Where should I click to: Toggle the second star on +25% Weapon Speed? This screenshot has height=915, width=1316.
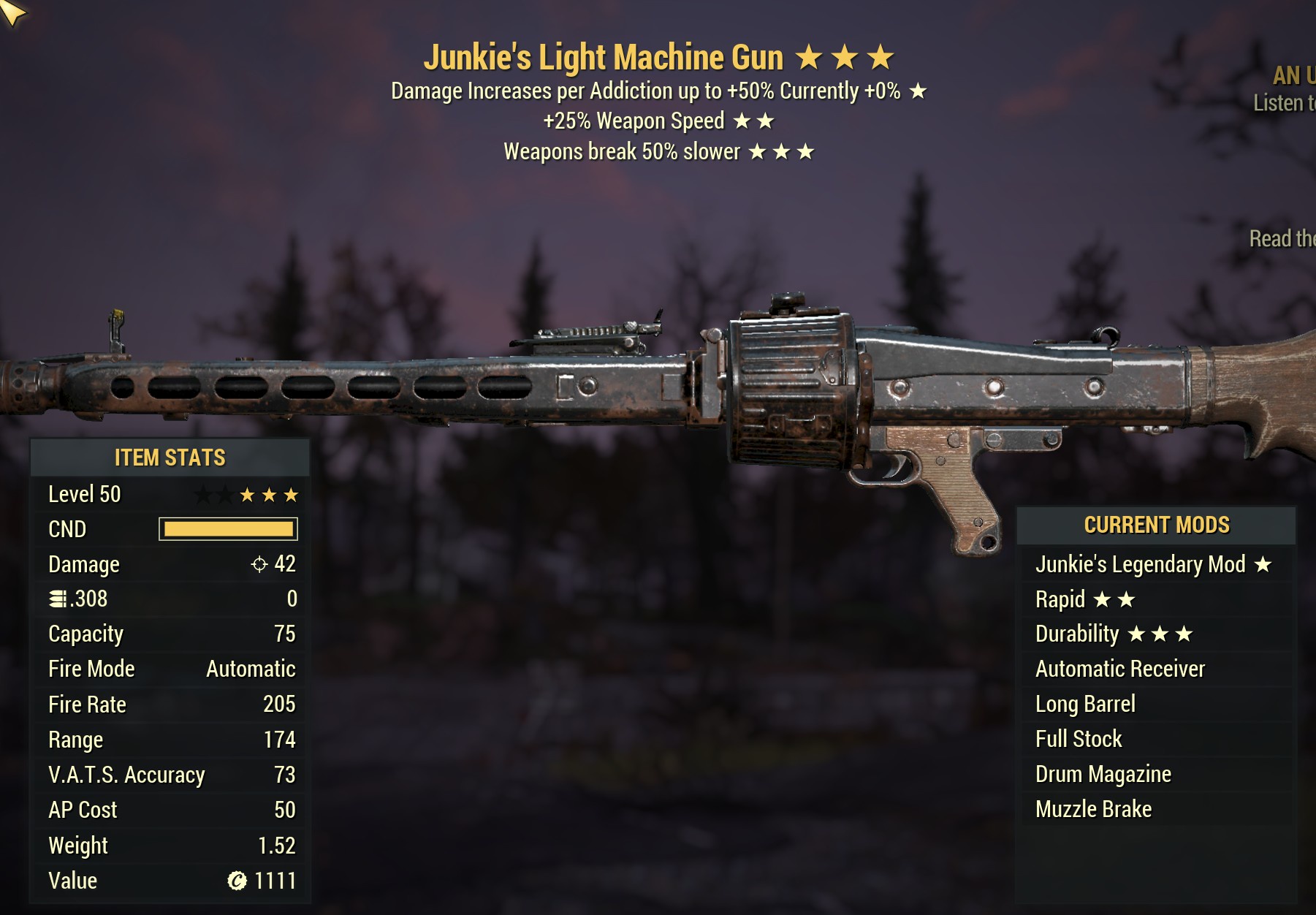pos(767,120)
